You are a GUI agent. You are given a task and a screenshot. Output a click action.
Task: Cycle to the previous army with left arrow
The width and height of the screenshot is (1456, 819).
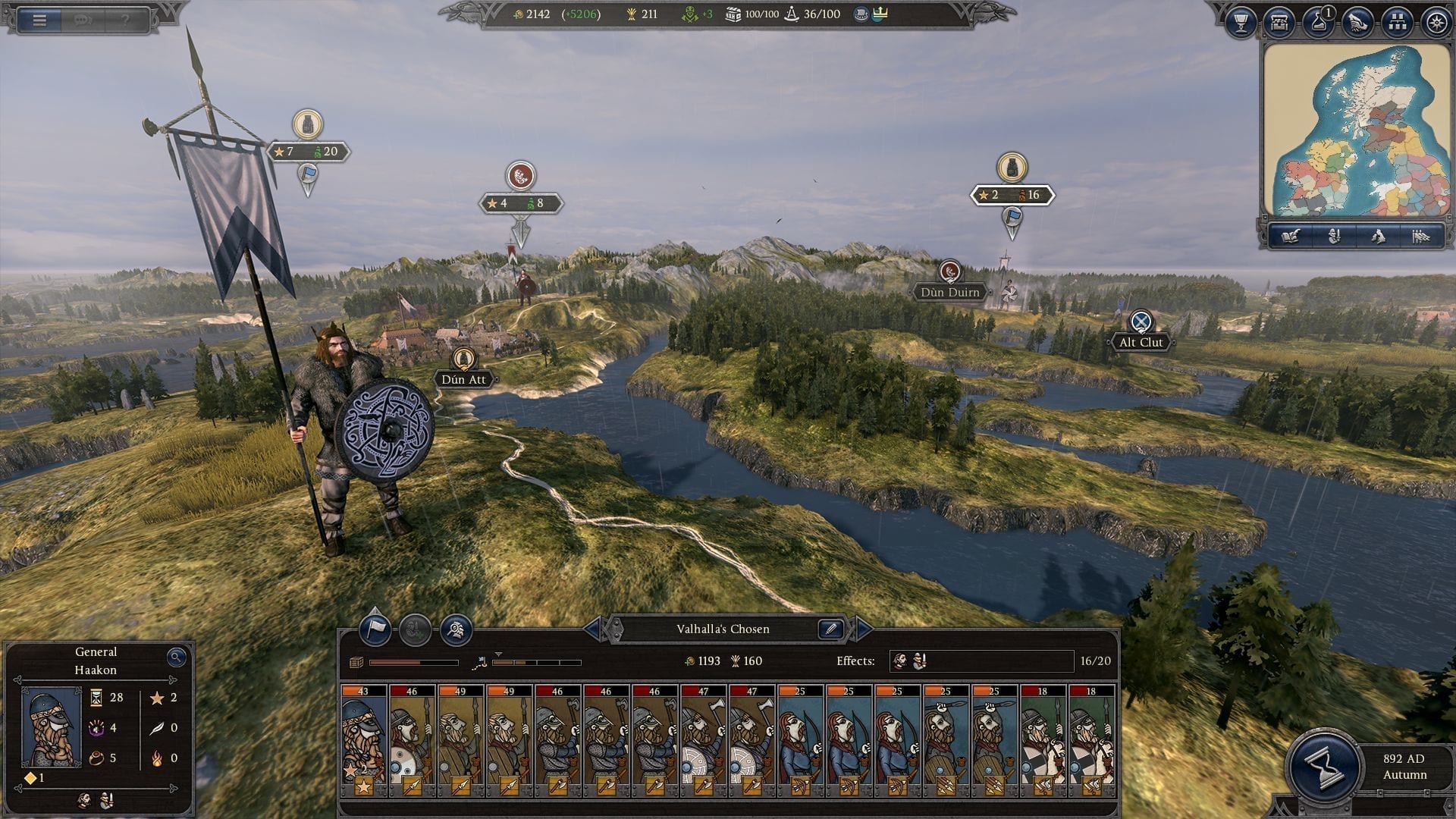click(591, 629)
